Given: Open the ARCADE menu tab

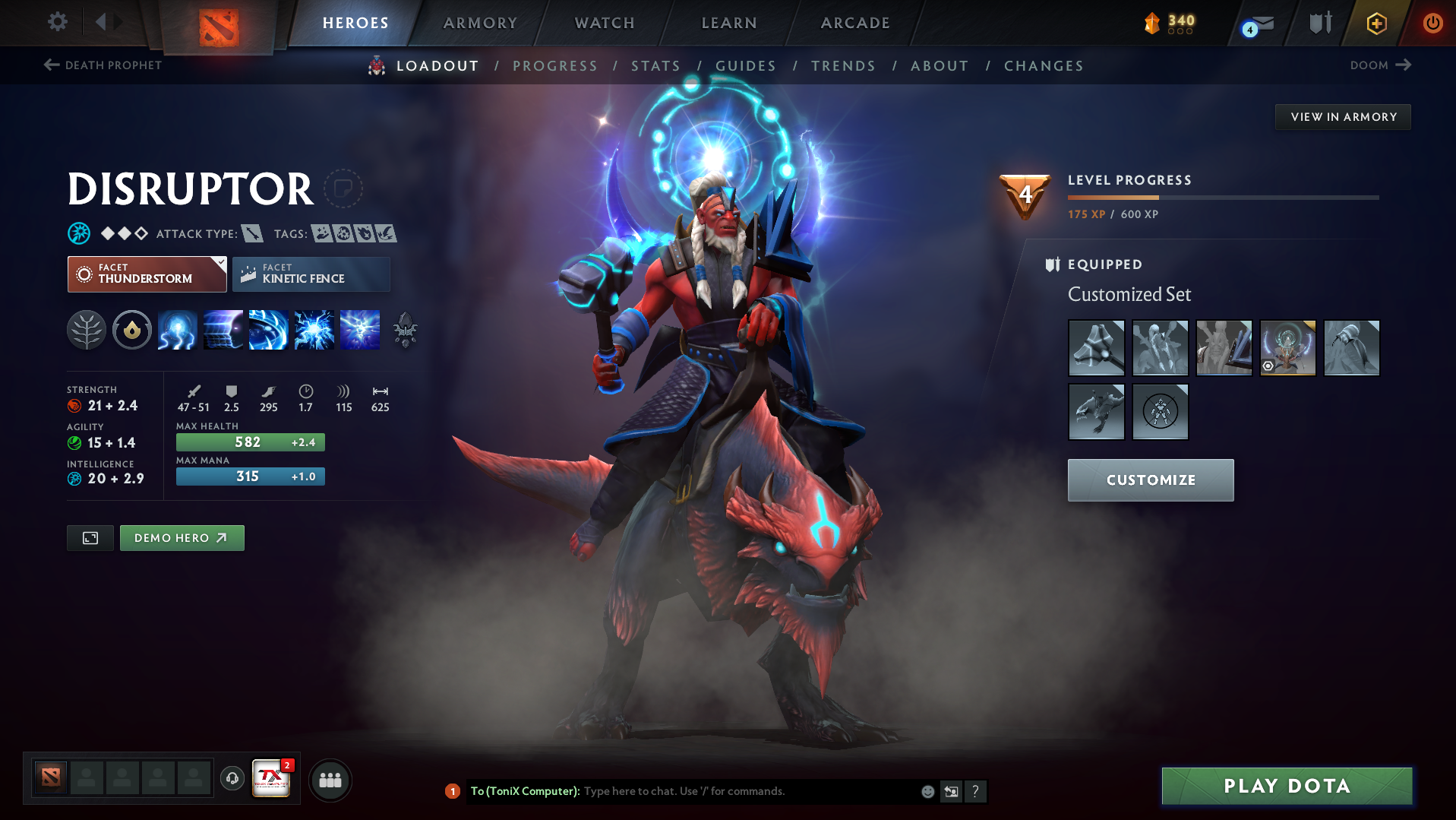Looking at the screenshot, I should (x=854, y=23).
